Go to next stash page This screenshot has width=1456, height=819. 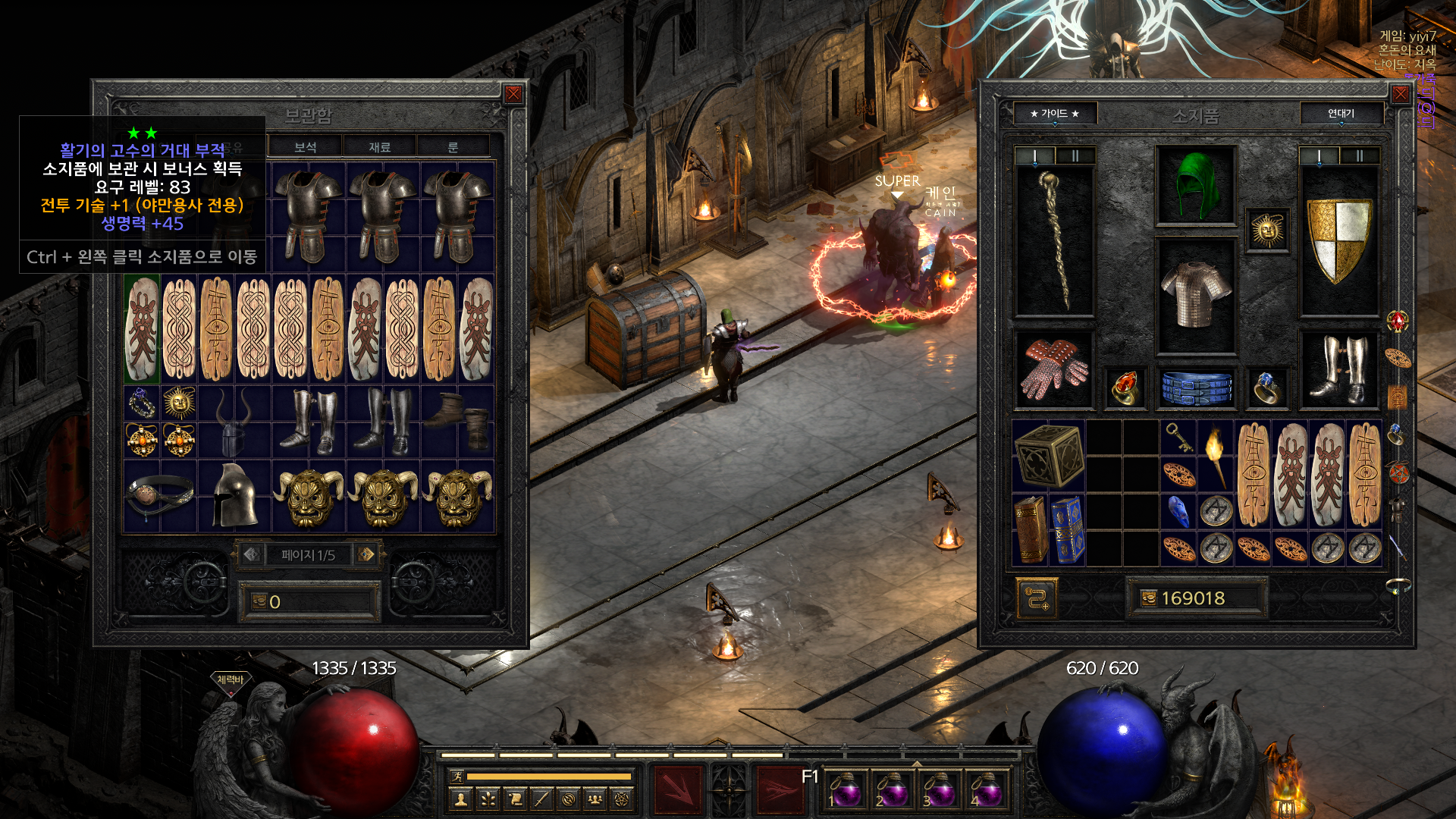(366, 554)
